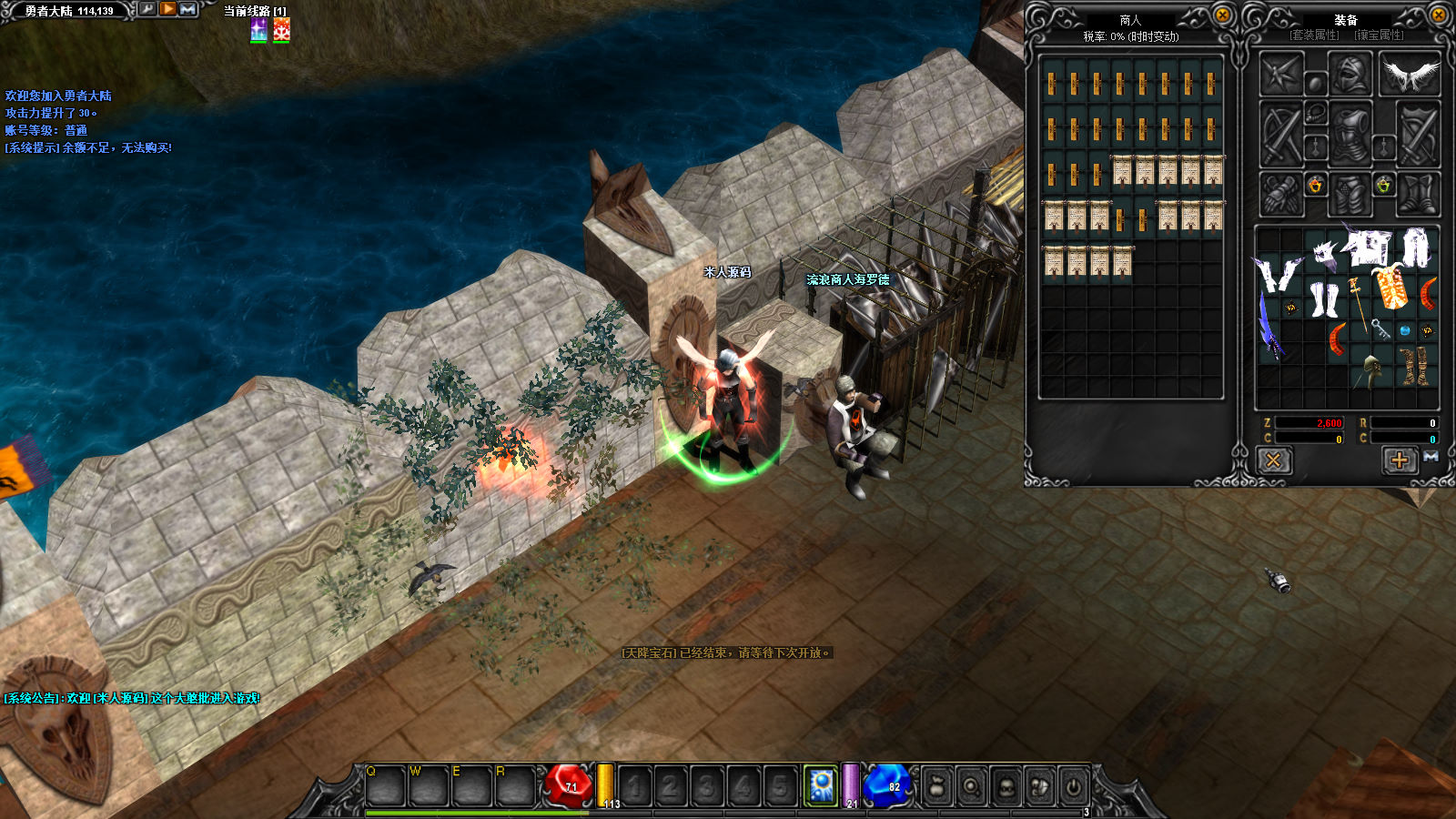Open the 套装属性 set attributes tab
Viewport: 1456px width, 819px height.
1315,35
